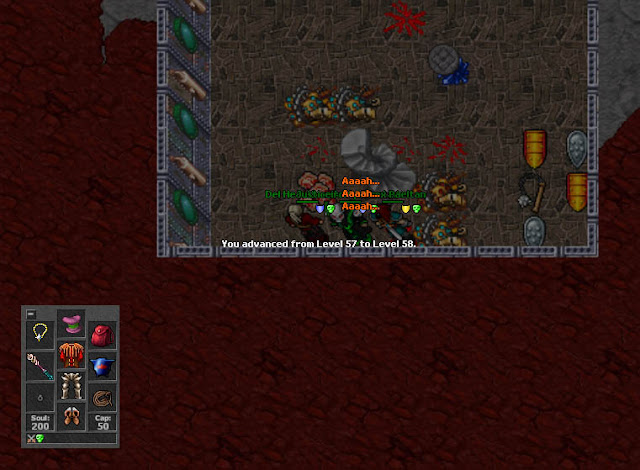The width and height of the screenshot is (640, 470).
Task: Choose the wand in the weapon slot
Action: pos(41,364)
